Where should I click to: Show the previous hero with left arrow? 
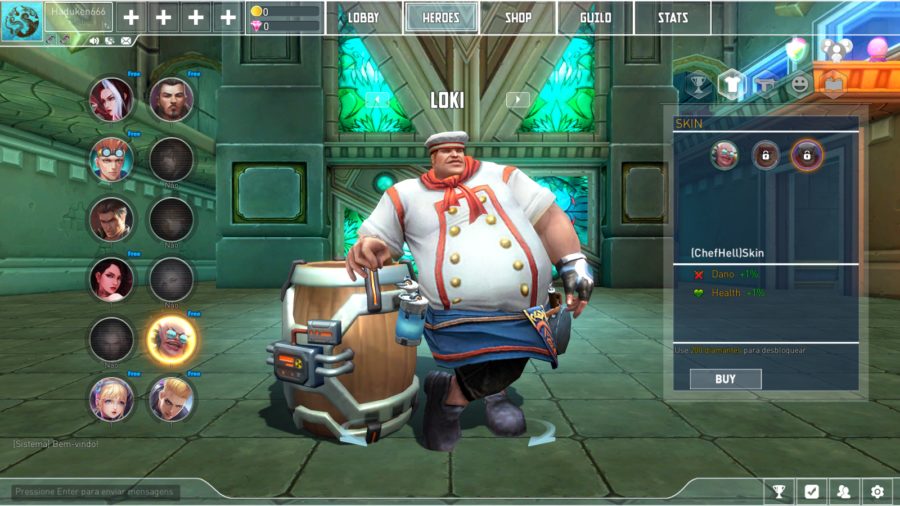[x=377, y=99]
